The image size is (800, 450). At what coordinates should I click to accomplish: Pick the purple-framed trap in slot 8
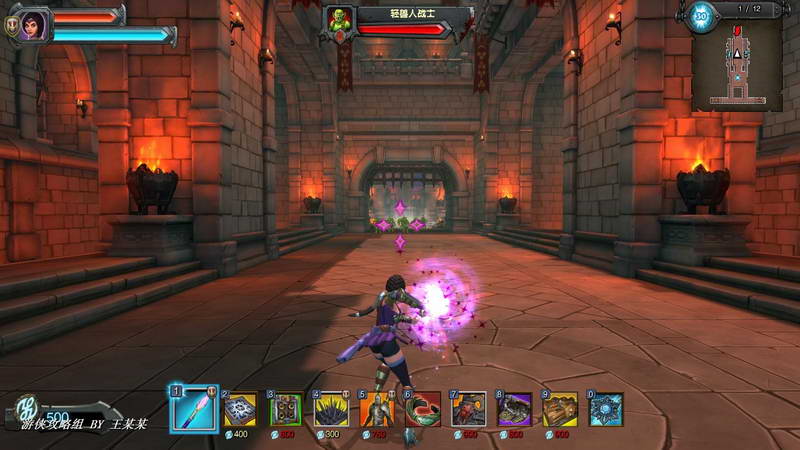515,409
